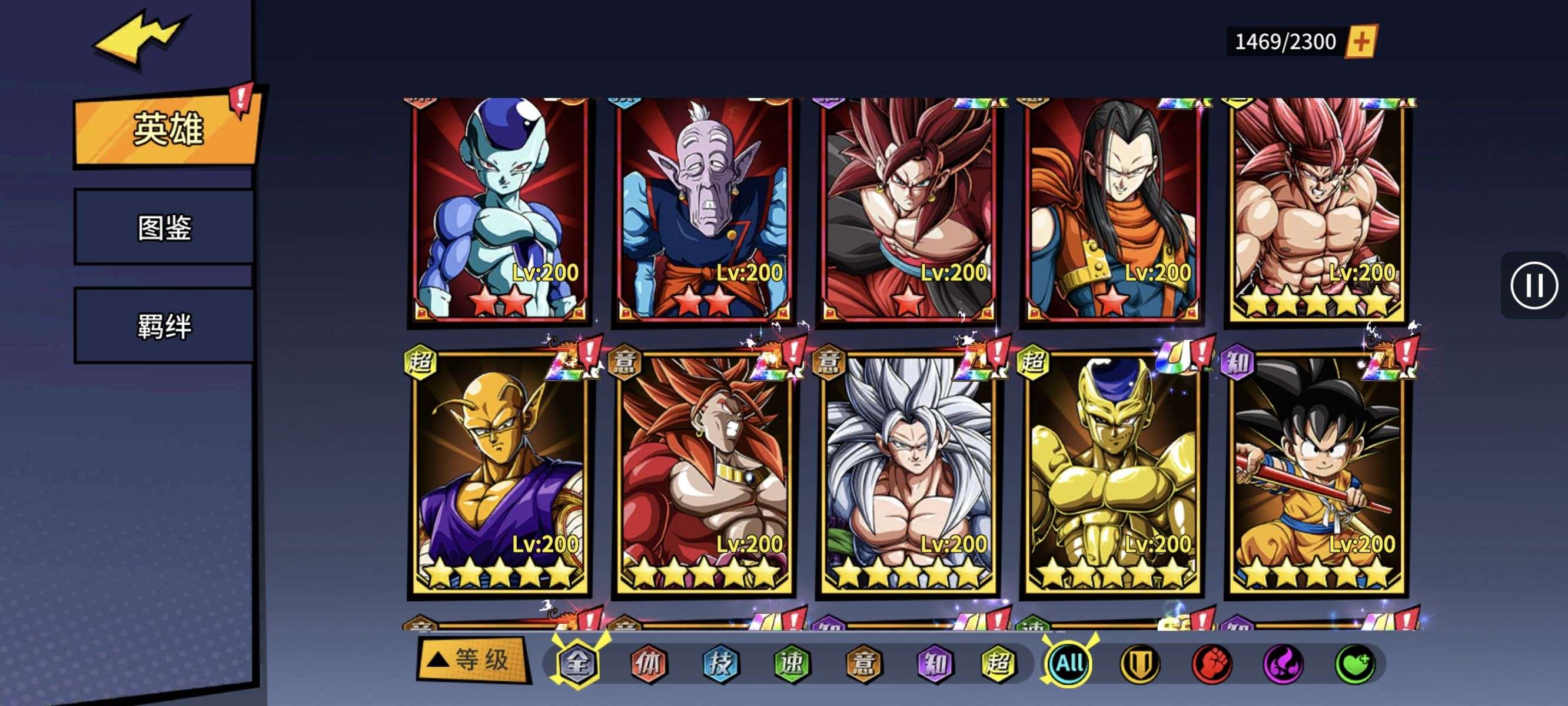Filter heroes by red 体 type
1568x706 pixels.
click(648, 664)
